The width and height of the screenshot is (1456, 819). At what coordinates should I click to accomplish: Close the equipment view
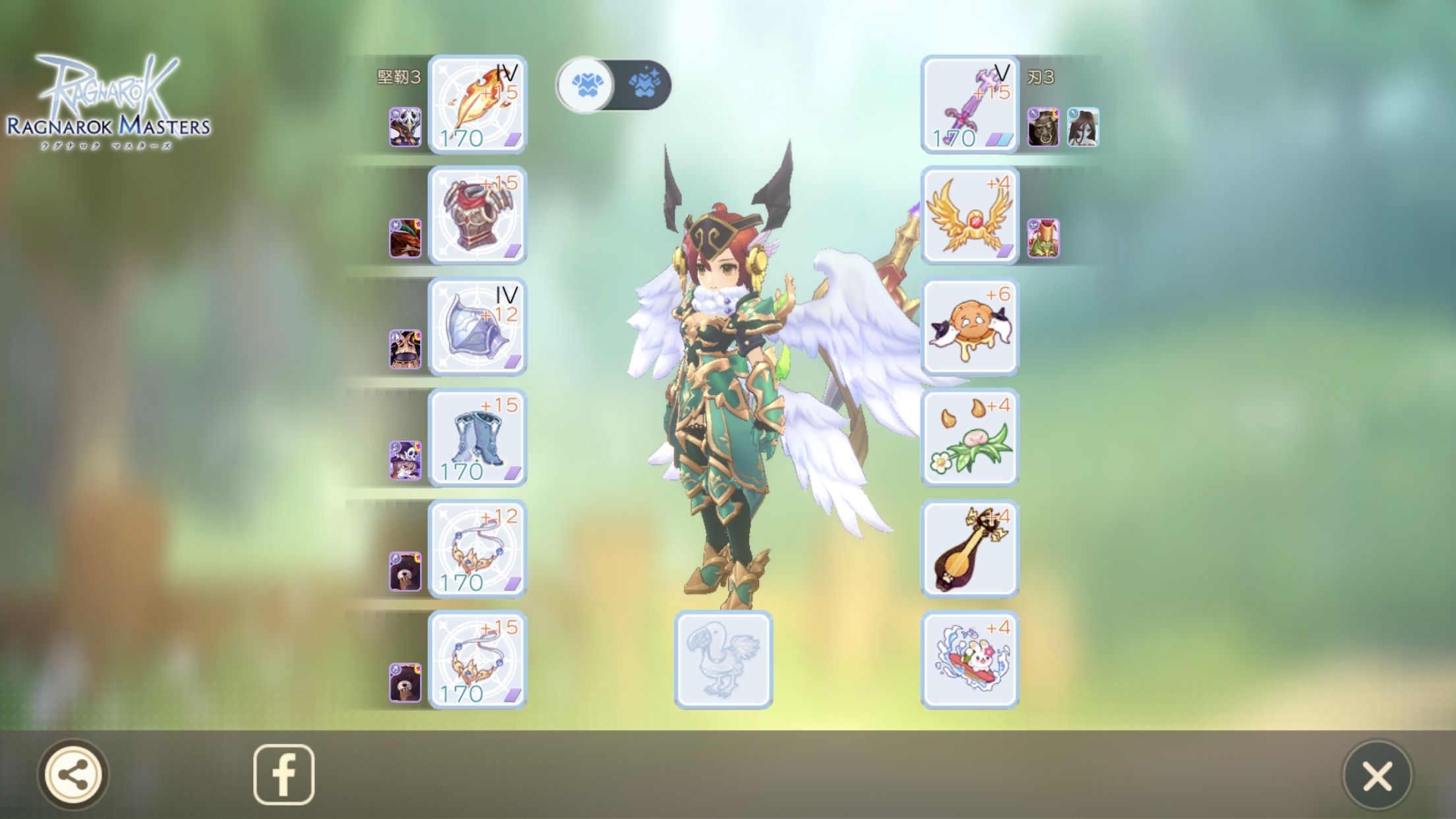1377,775
